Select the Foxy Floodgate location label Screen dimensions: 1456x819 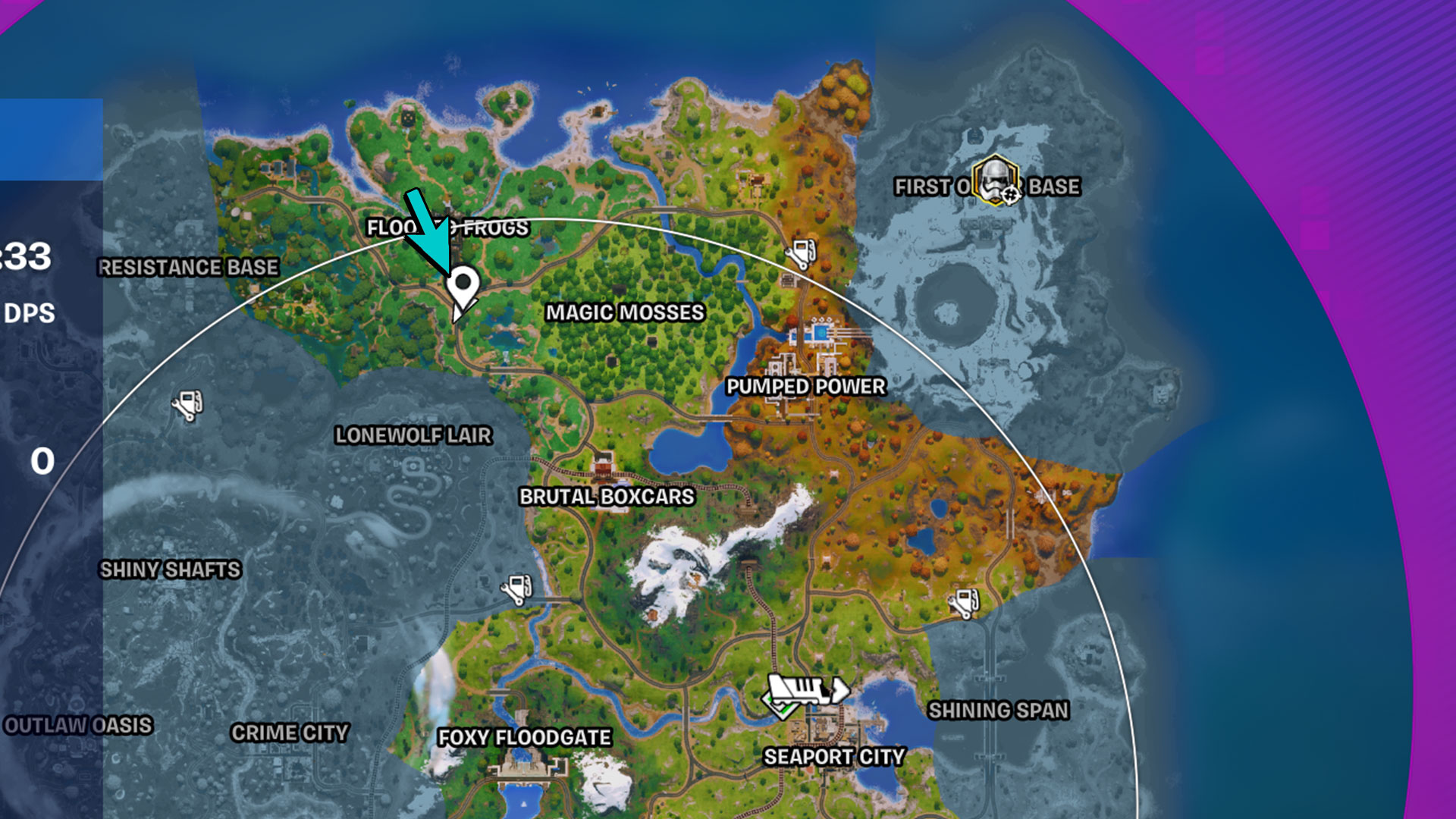point(524,737)
